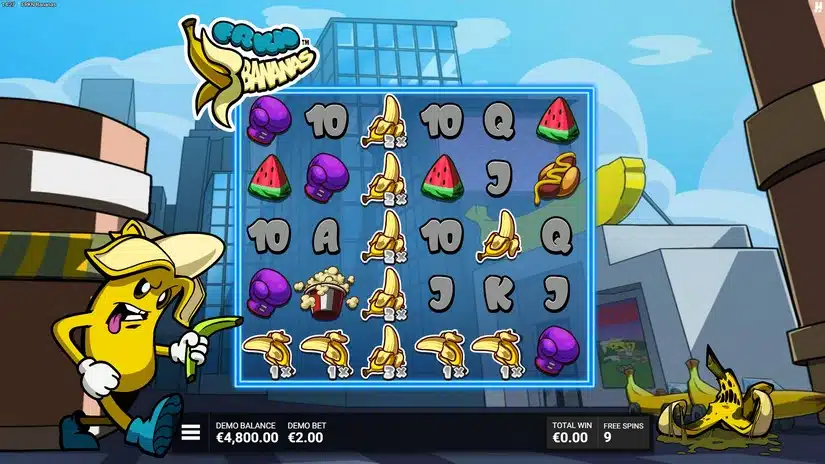
Task: Open the hamburger menu in the bottom bar
Action: tap(191, 432)
